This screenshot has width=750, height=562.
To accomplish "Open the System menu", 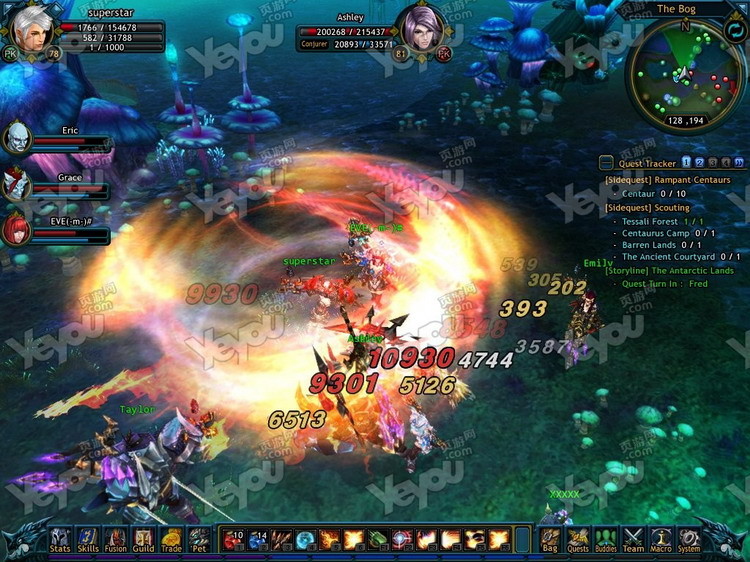I will pos(689,540).
